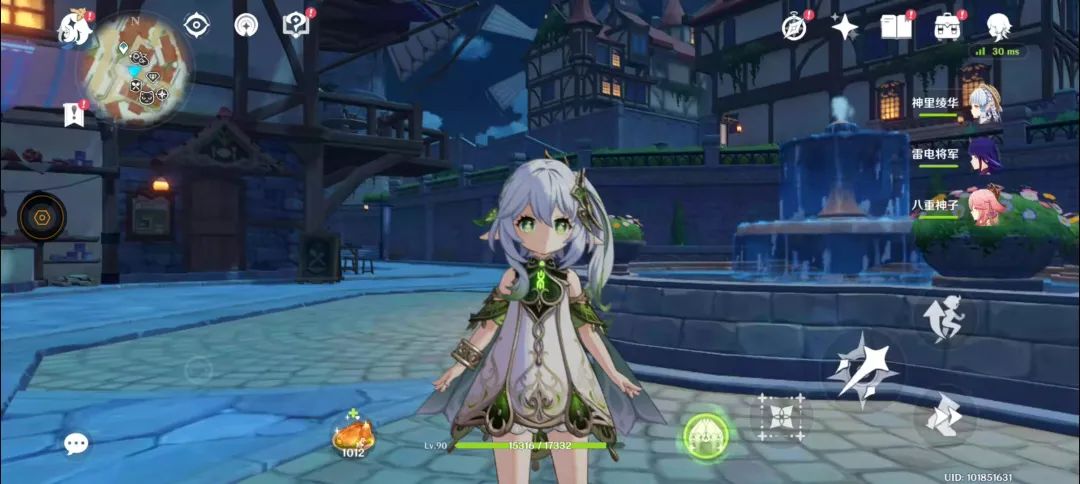Tap the normal attack button
Viewport: 1080px width, 484px height.
863,369
